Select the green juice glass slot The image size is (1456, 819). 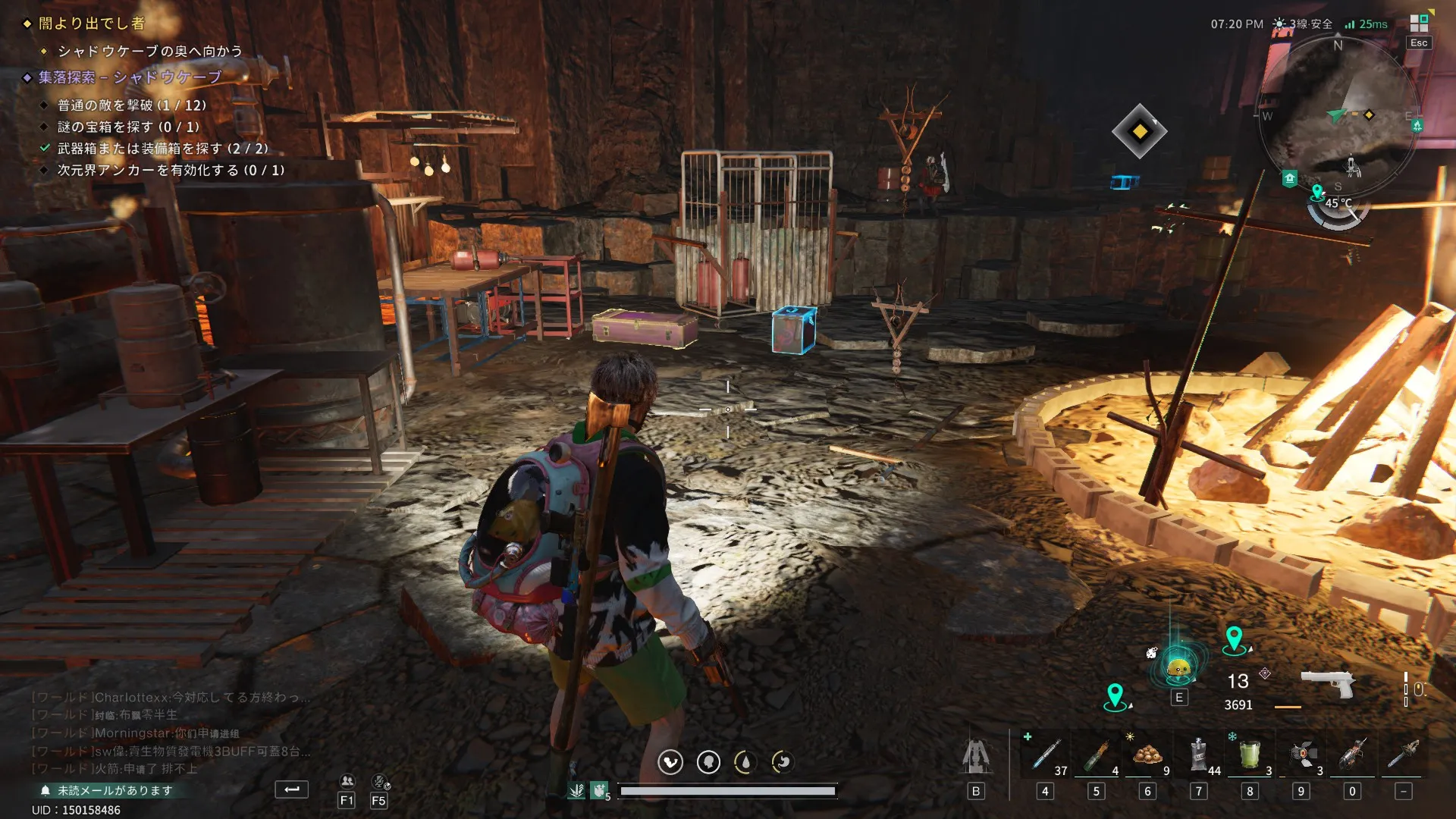tap(1250, 755)
